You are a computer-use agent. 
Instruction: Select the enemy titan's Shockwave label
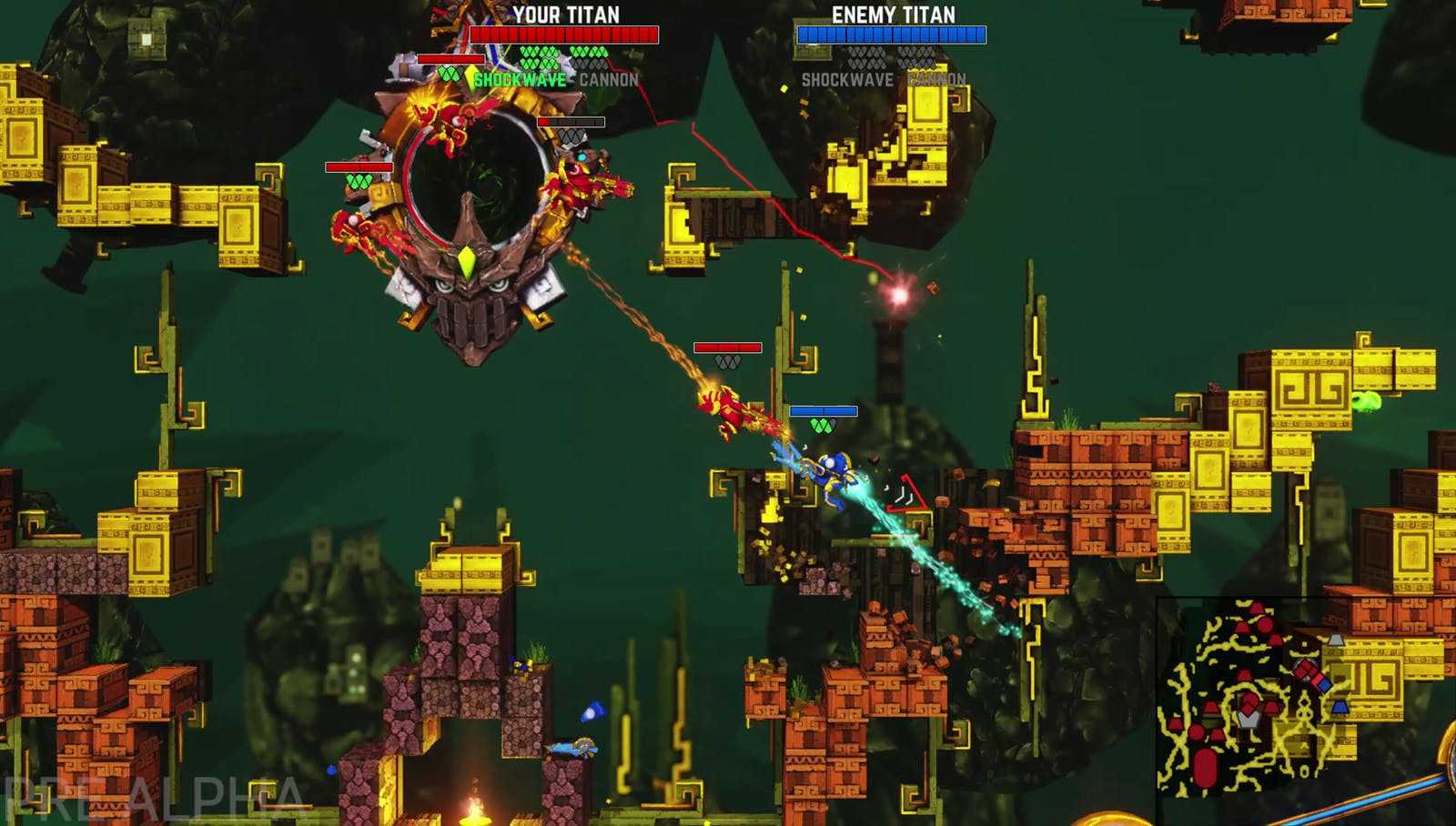[x=847, y=80]
